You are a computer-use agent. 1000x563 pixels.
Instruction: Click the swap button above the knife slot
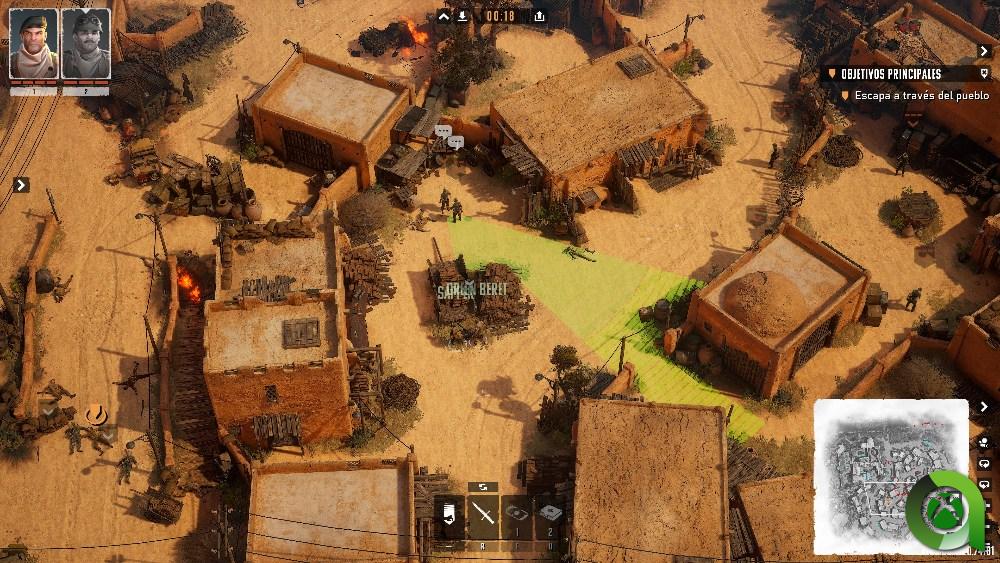point(483,487)
